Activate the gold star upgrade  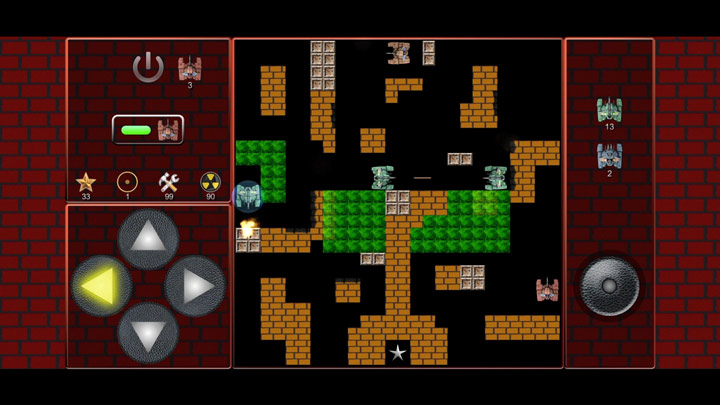86,182
